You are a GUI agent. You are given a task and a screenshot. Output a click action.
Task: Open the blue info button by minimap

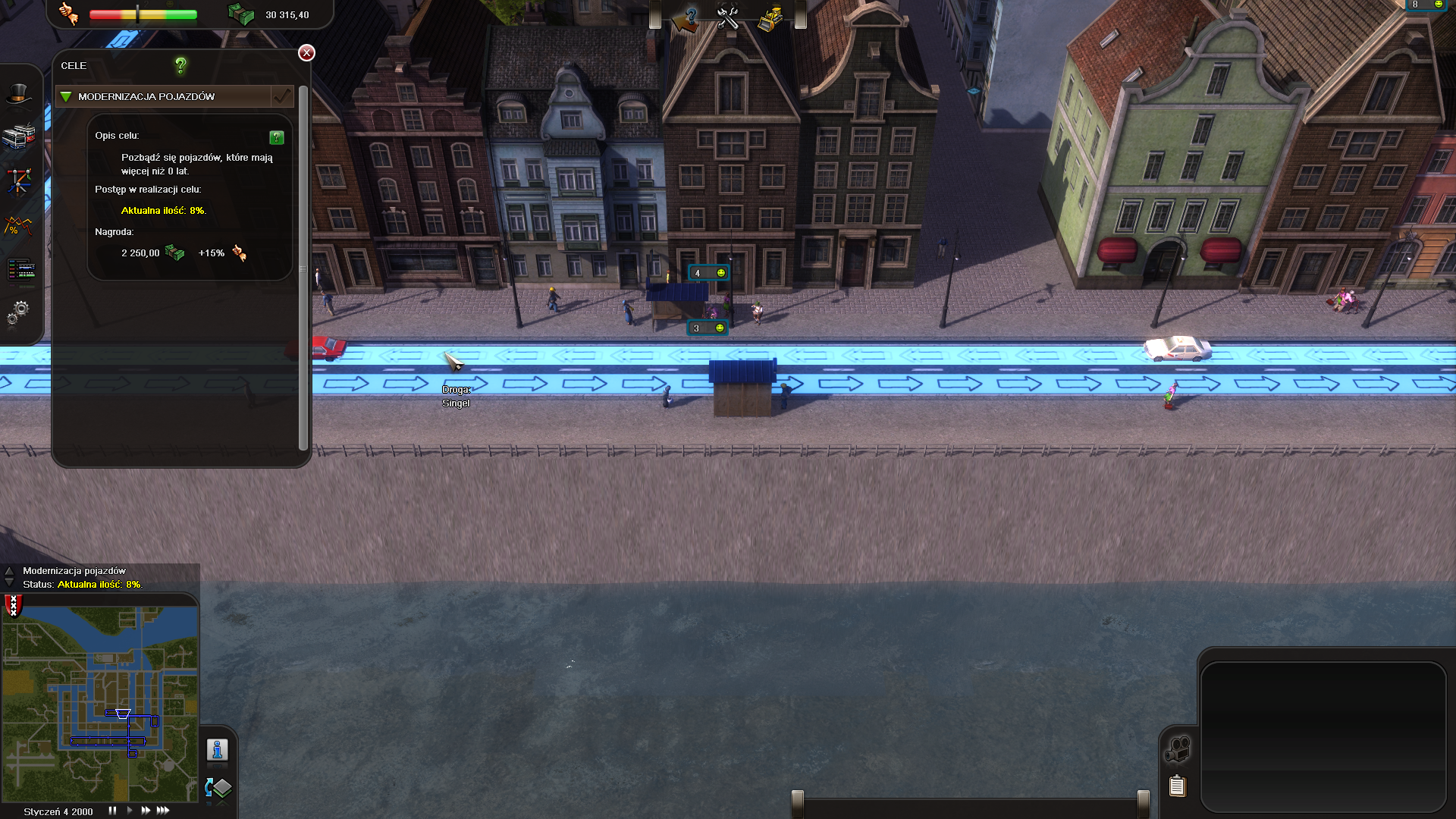click(x=218, y=750)
